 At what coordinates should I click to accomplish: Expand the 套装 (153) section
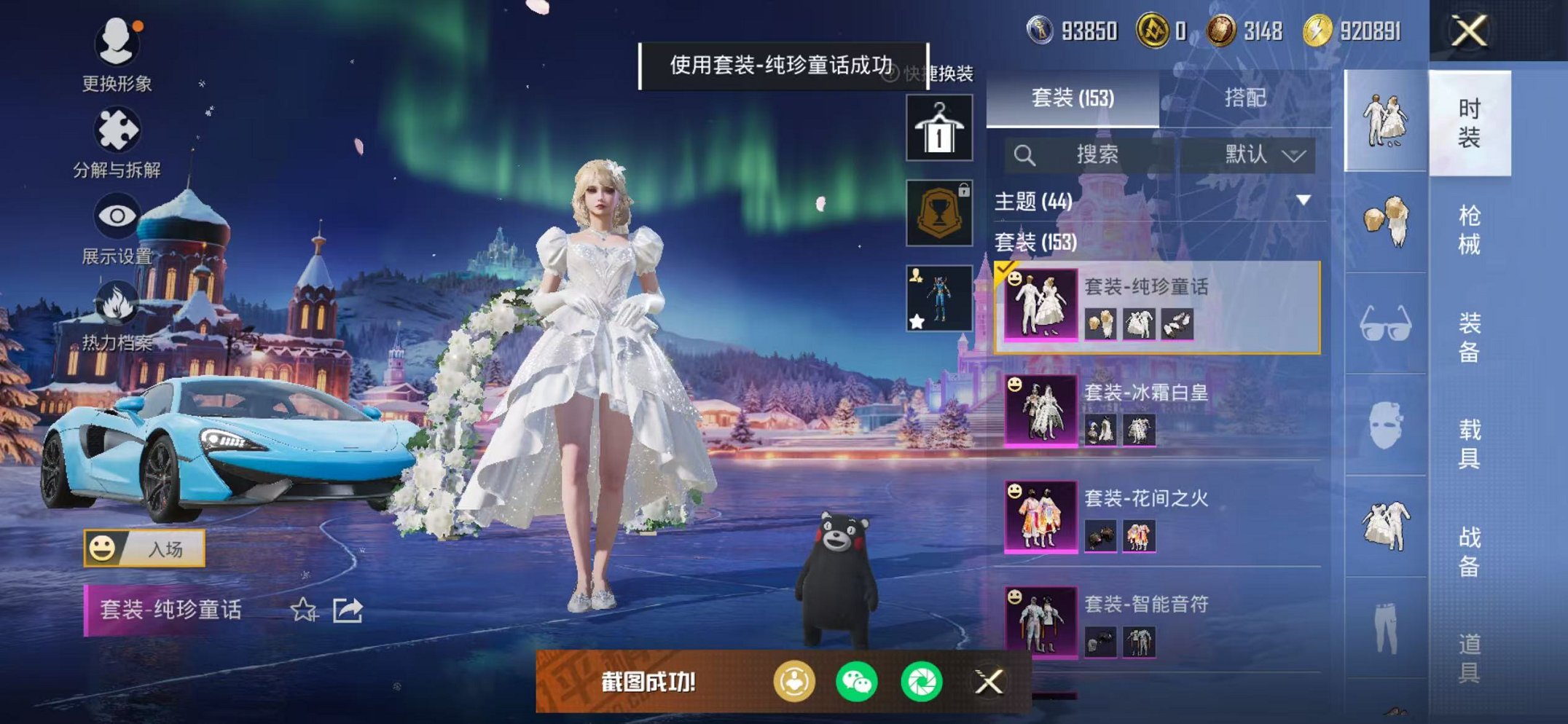(1035, 244)
